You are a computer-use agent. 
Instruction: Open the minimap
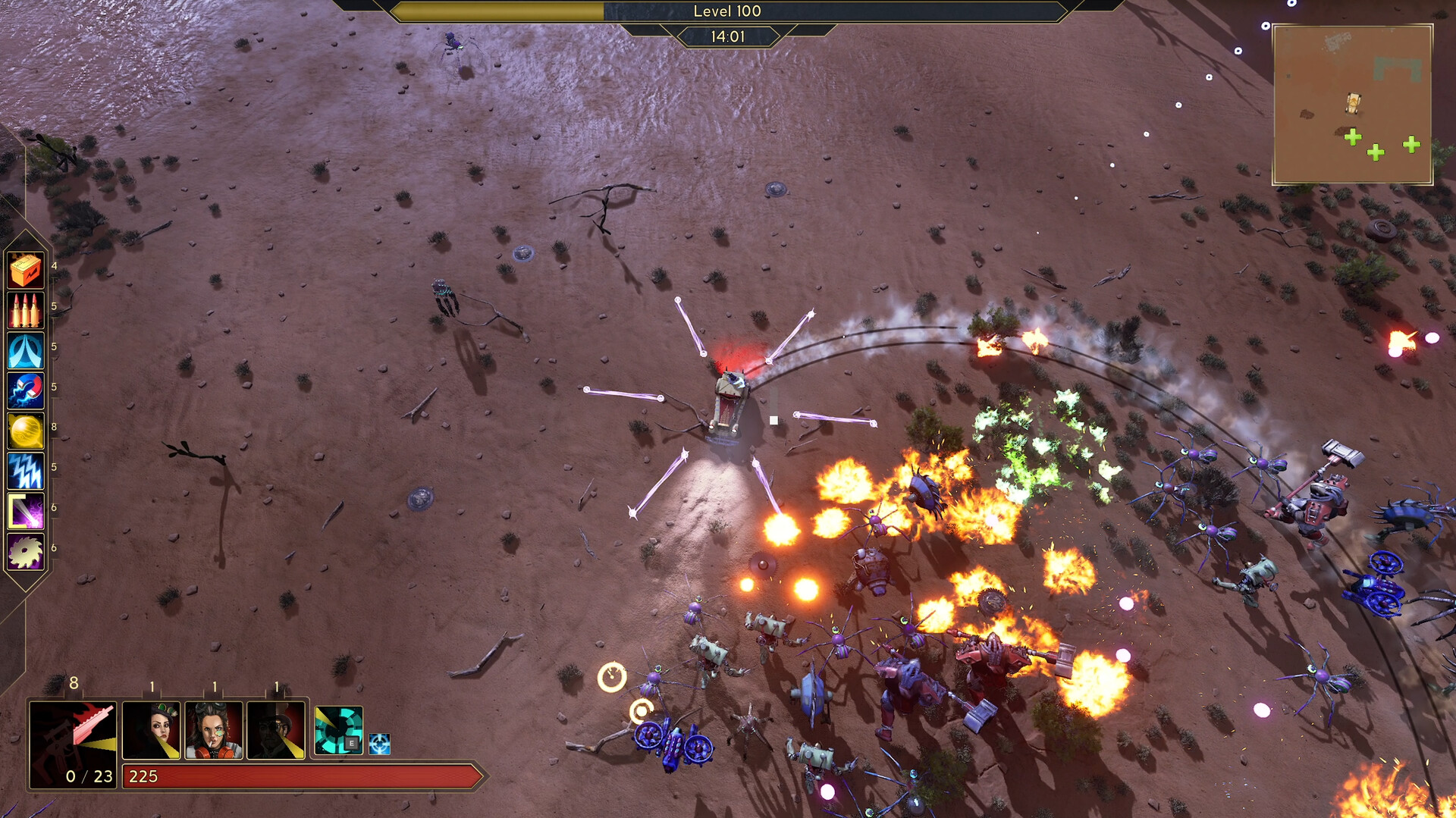tap(1352, 105)
